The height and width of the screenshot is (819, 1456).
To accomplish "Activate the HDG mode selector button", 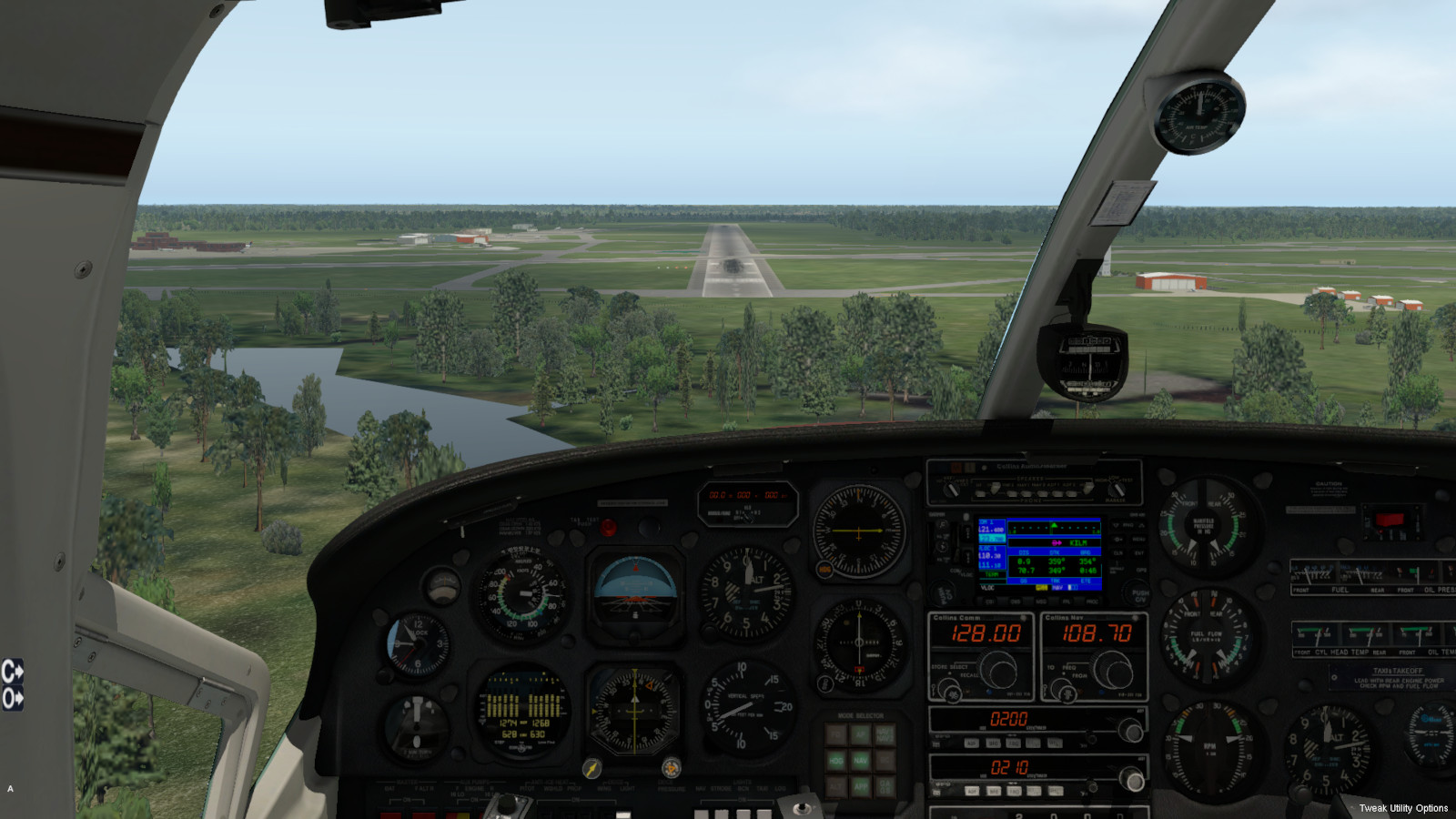I will pos(835,760).
